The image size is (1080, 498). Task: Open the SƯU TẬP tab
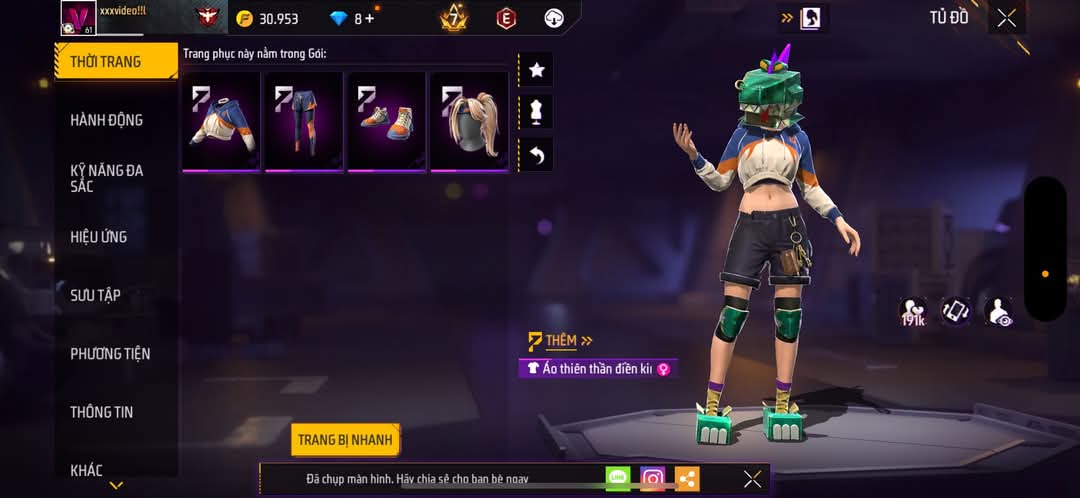(95, 295)
